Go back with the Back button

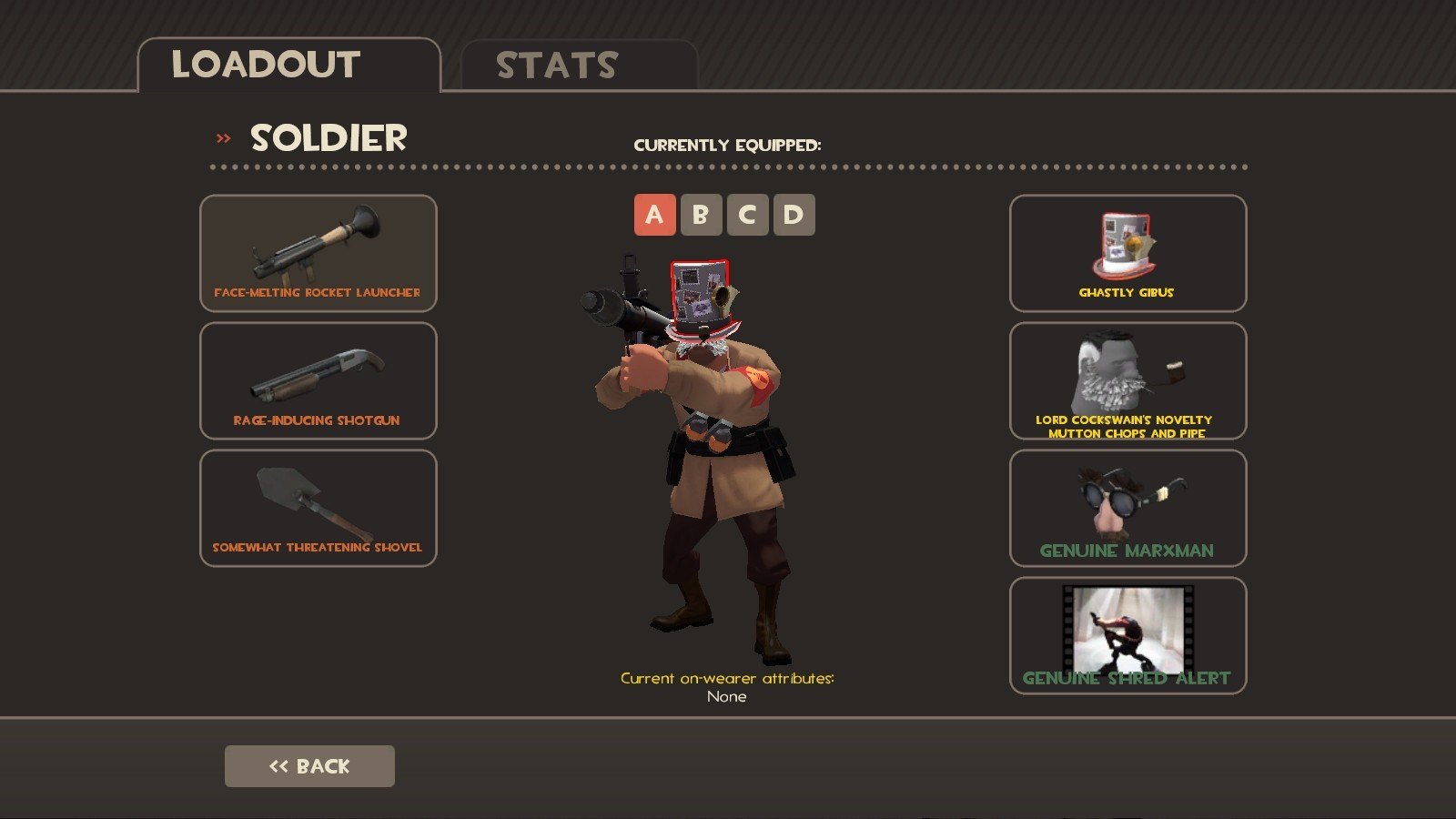pyautogui.click(x=309, y=766)
